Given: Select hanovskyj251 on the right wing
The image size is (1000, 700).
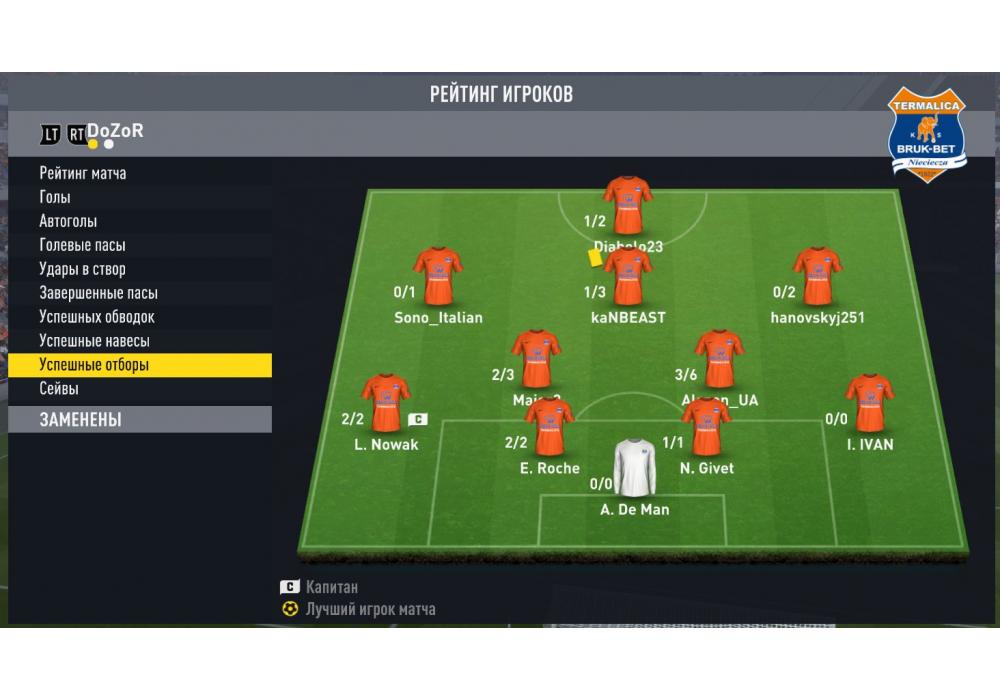Looking at the screenshot, I should (x=817, y=276).
